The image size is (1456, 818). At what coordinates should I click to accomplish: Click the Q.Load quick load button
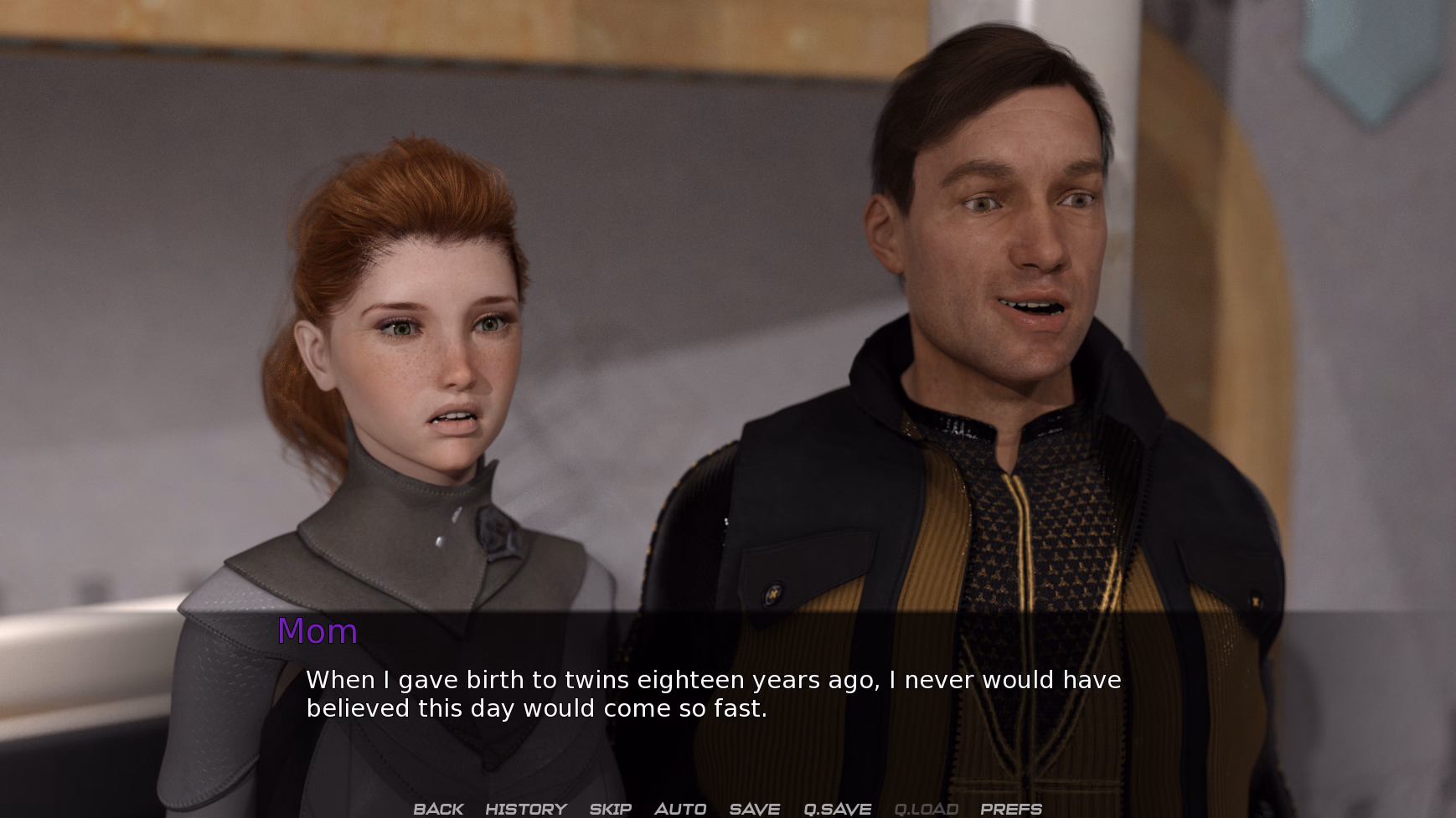pyautogui.click(x=926, y=809)
